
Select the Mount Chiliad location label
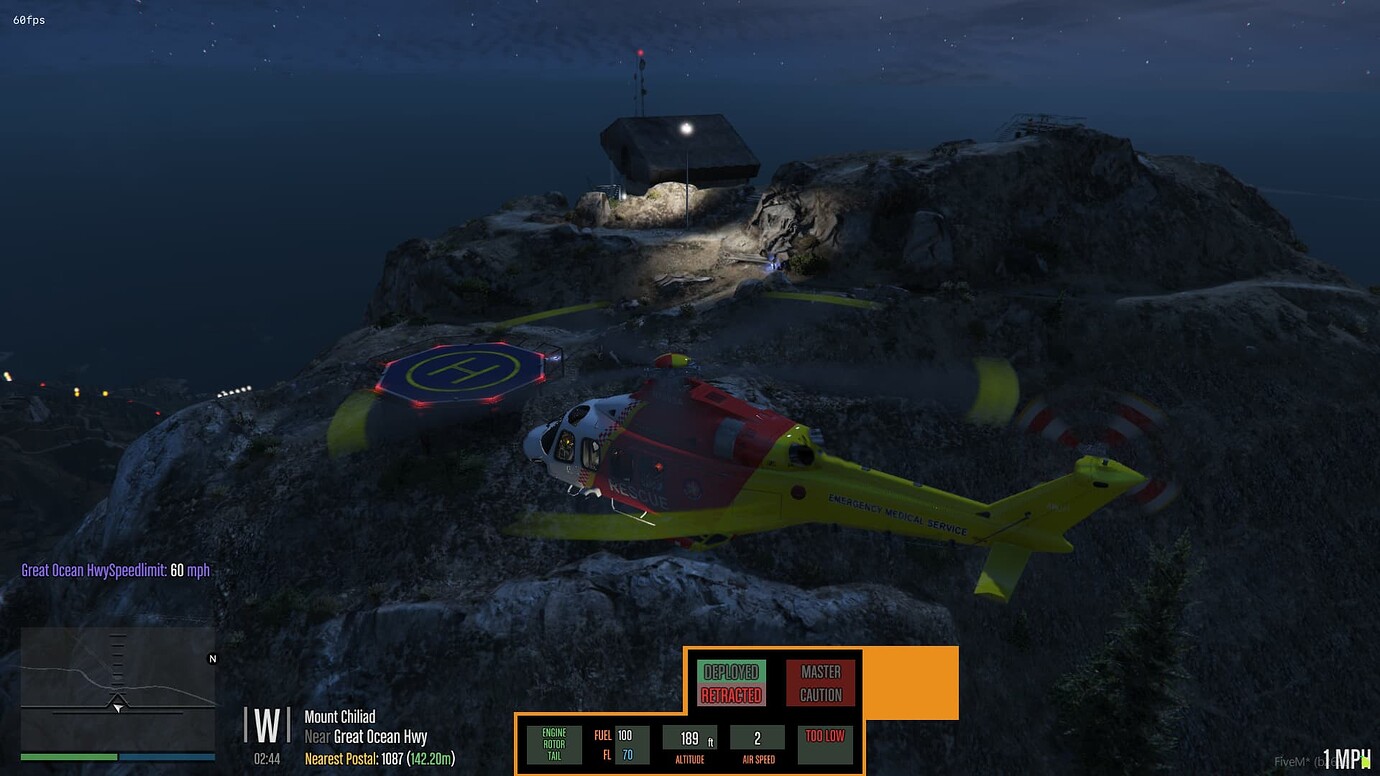[338, 716]
